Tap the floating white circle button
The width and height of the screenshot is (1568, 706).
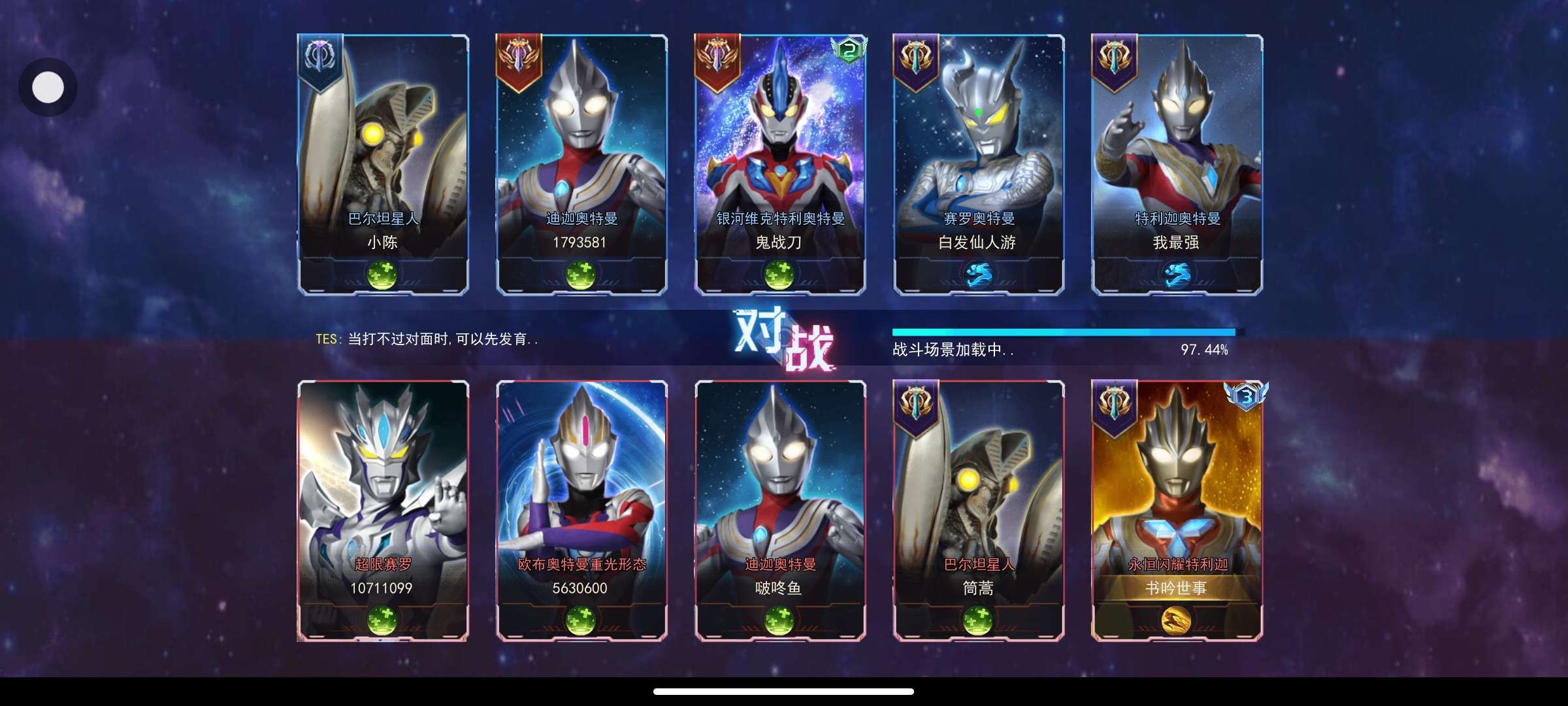tap(48, 88)
